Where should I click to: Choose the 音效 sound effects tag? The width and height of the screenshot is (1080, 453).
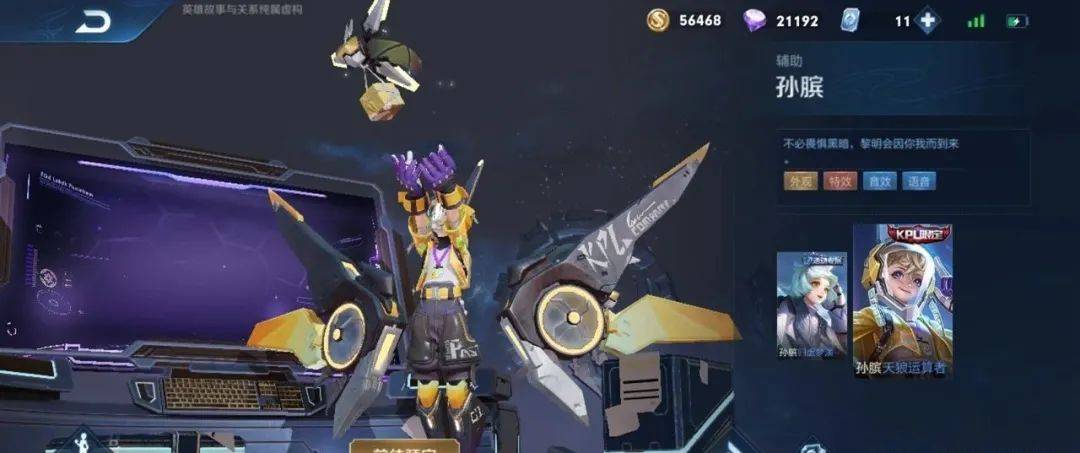pos(880,181)
